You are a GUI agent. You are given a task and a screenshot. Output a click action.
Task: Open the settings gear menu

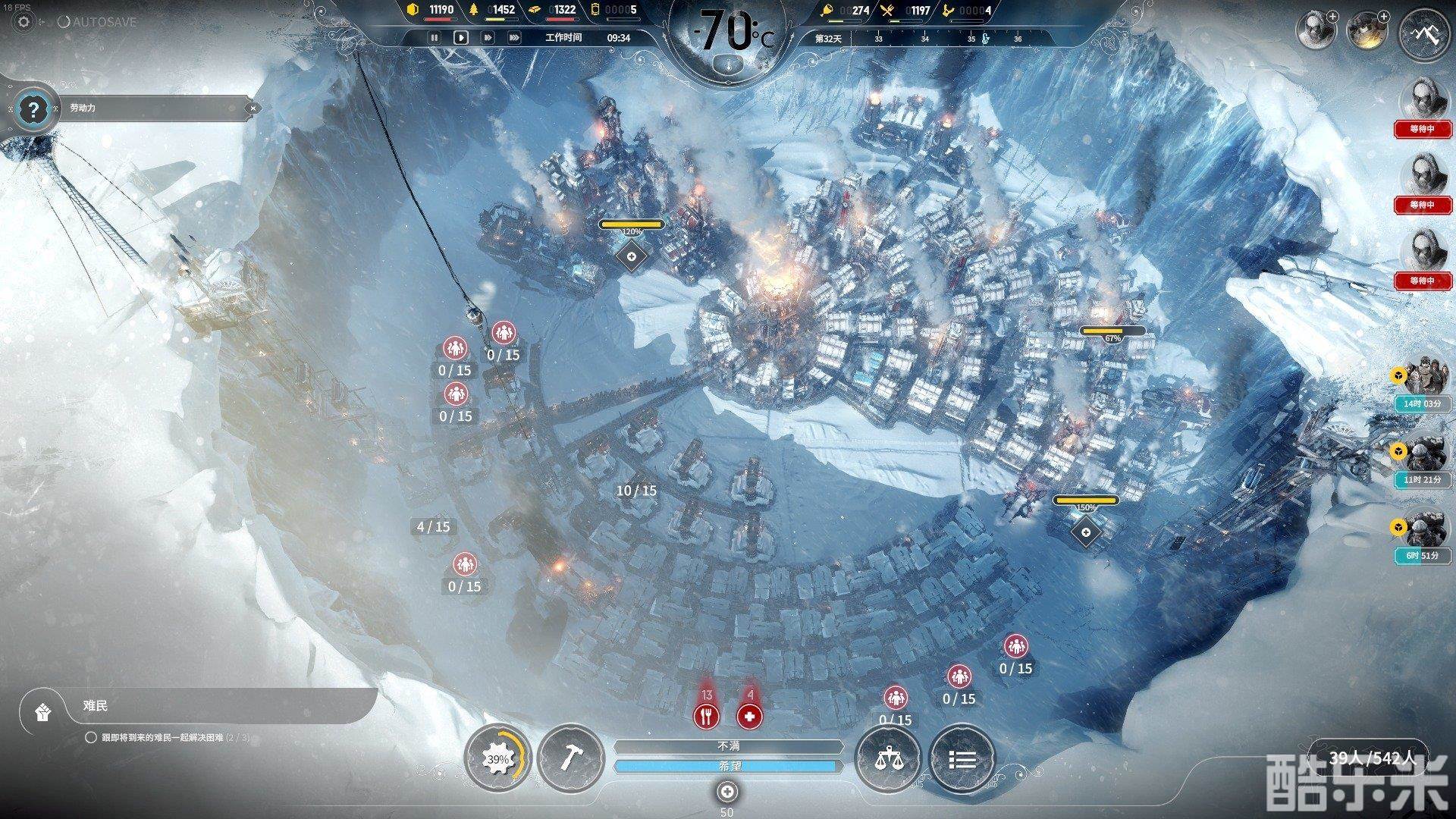coord(24,22)
